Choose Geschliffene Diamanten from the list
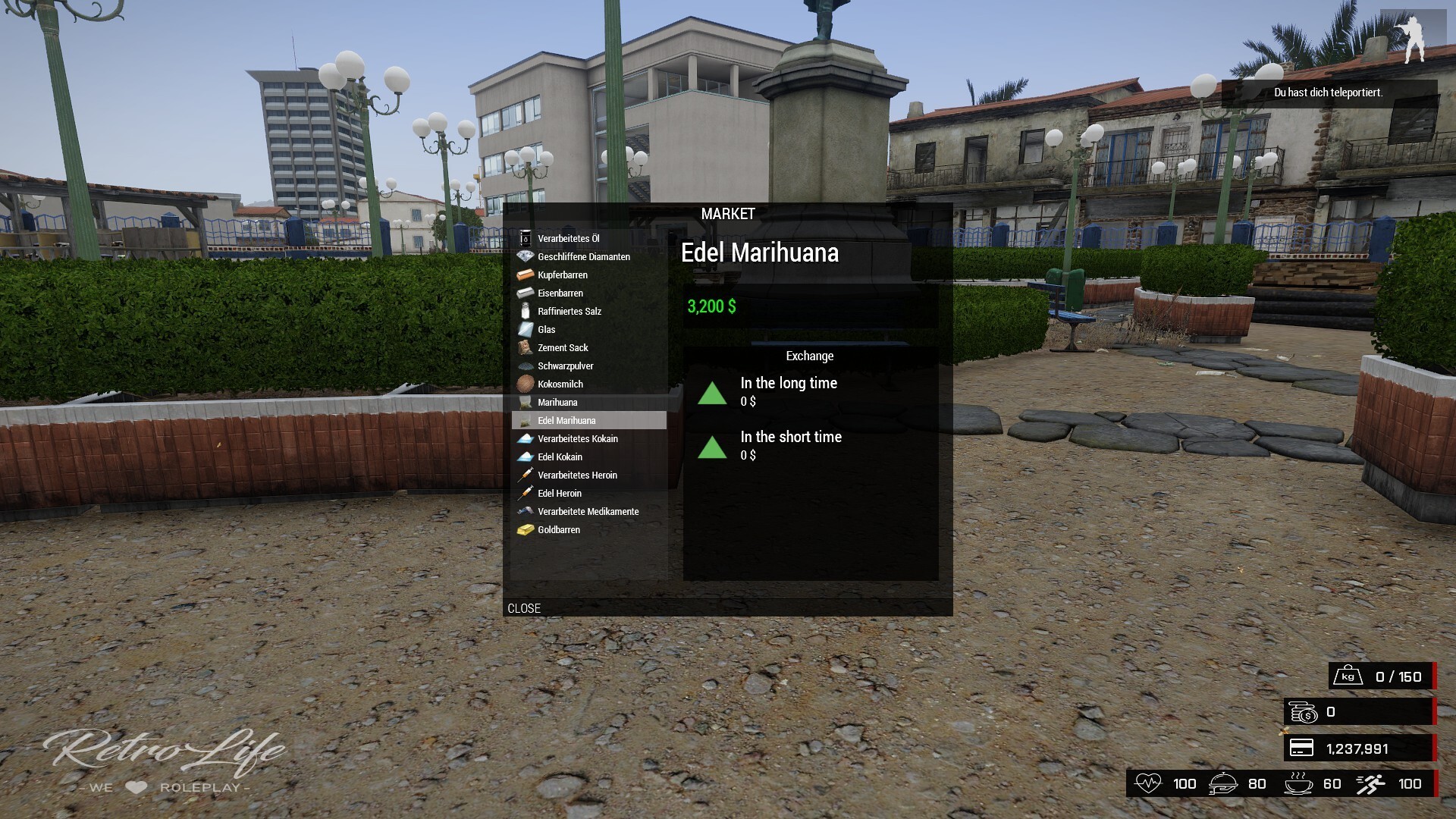1456x819 pixels. click(583, 256)
